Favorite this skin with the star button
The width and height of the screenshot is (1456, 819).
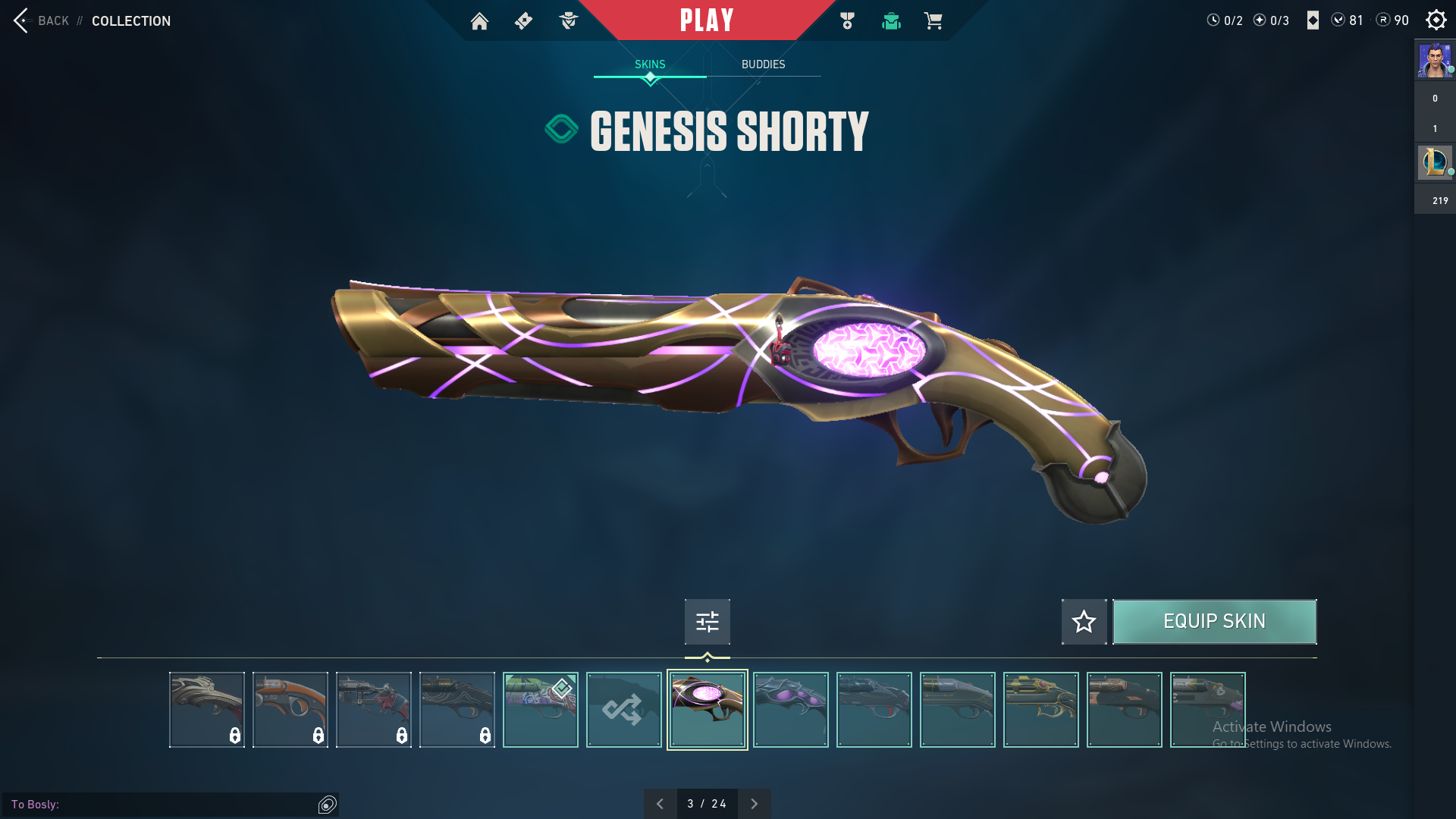click(x=1084, y=622)
